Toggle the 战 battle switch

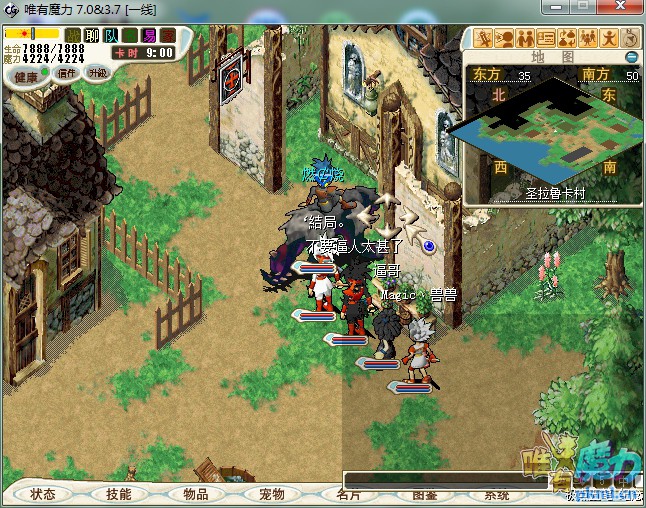[73, 35]
